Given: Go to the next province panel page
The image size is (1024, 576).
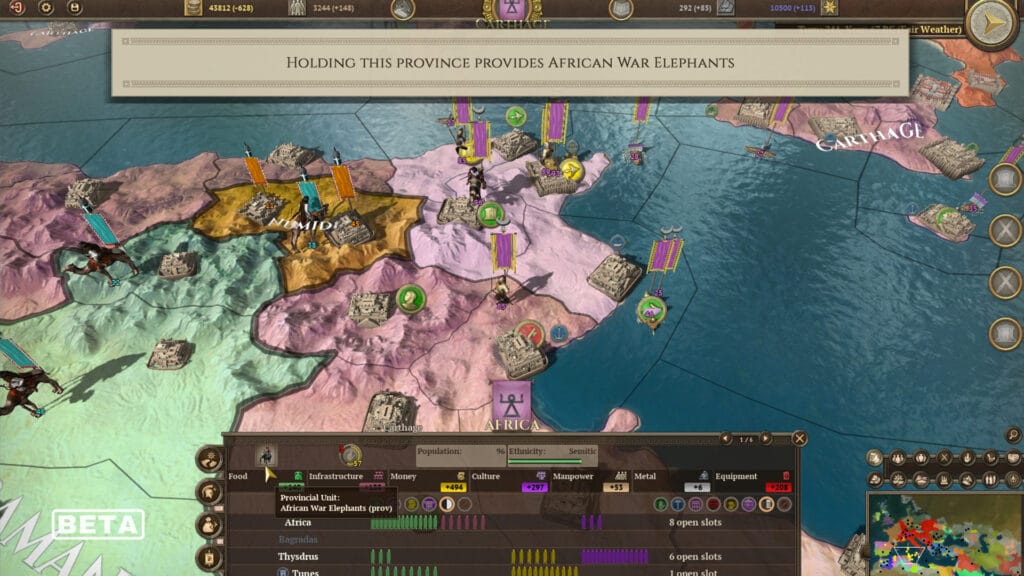Looking at the screenshot, I should 766,438.
